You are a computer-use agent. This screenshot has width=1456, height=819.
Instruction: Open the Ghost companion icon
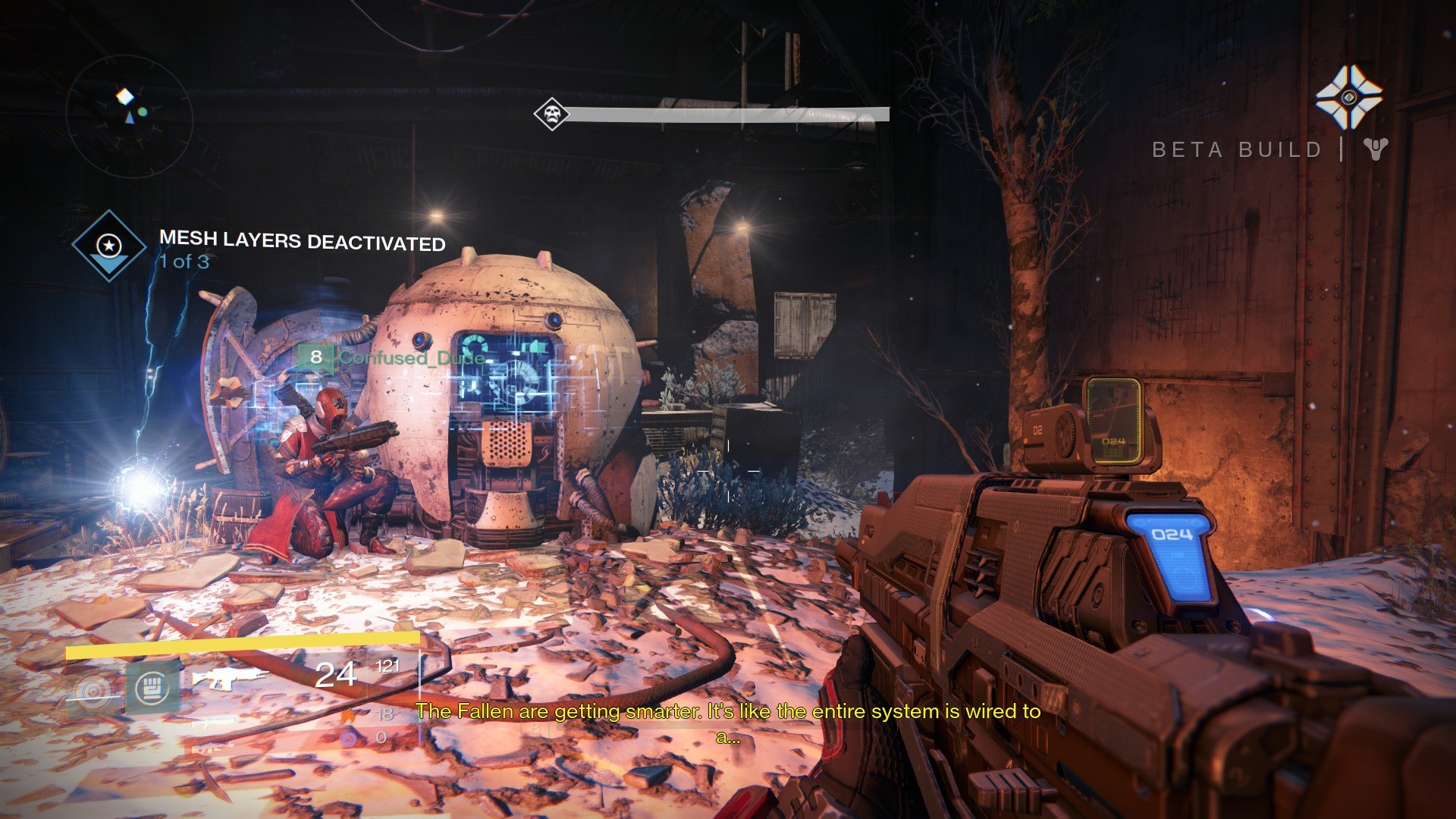(1348, 97)
